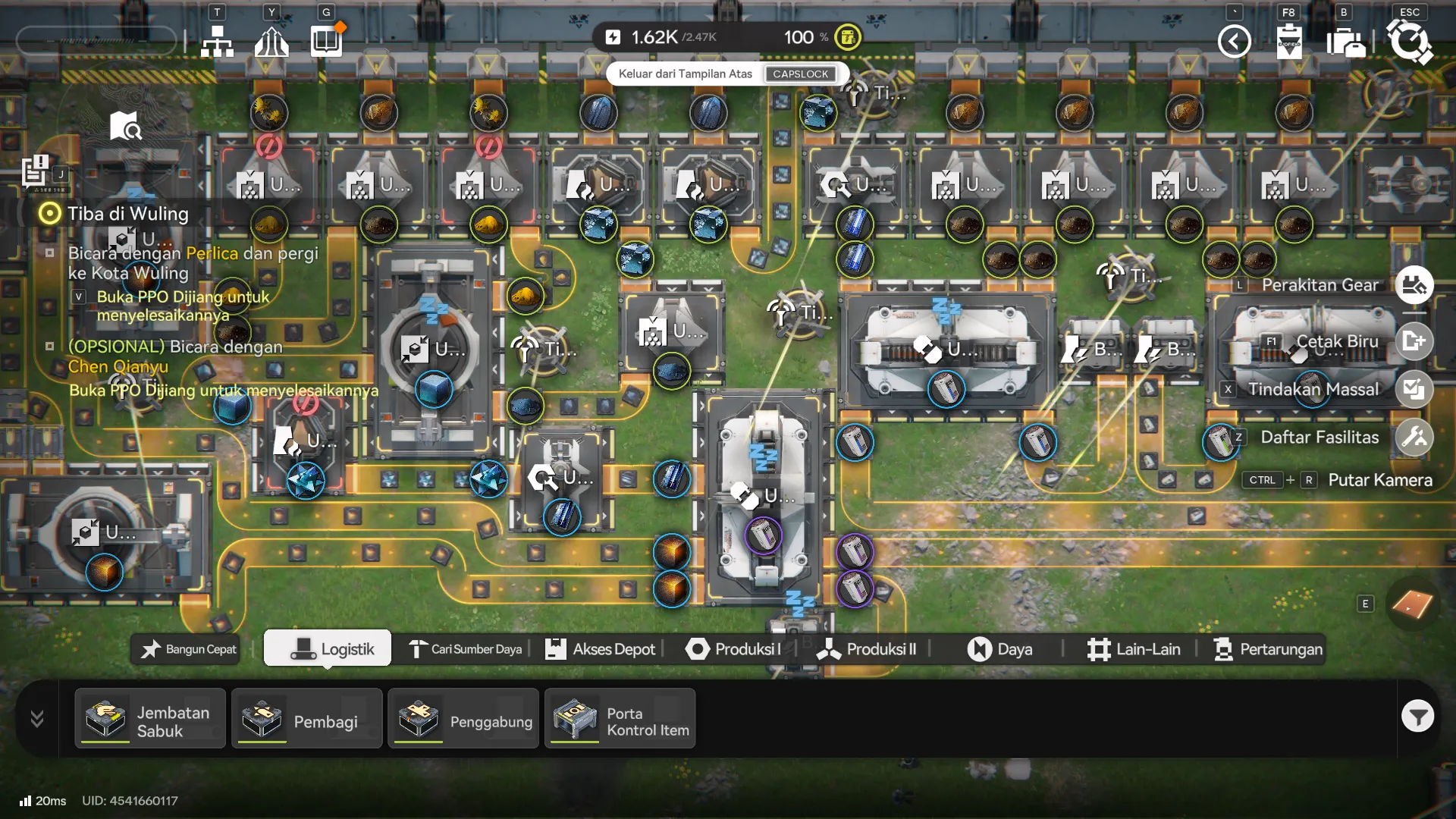Collapse the build bar with the double chevron
The width and height of the screenshot is (1456, 819).
point(36,718)
